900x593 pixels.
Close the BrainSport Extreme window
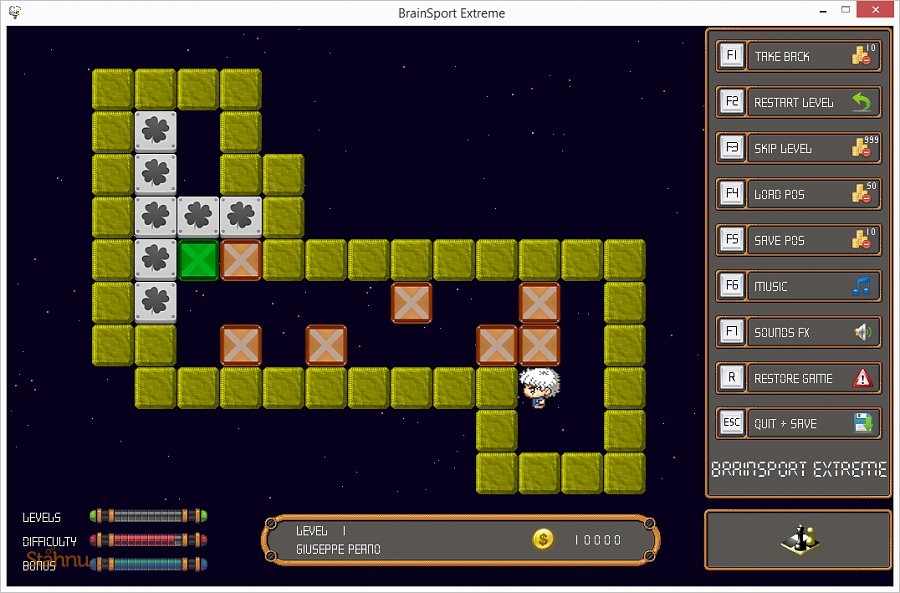tap(874, 11)
